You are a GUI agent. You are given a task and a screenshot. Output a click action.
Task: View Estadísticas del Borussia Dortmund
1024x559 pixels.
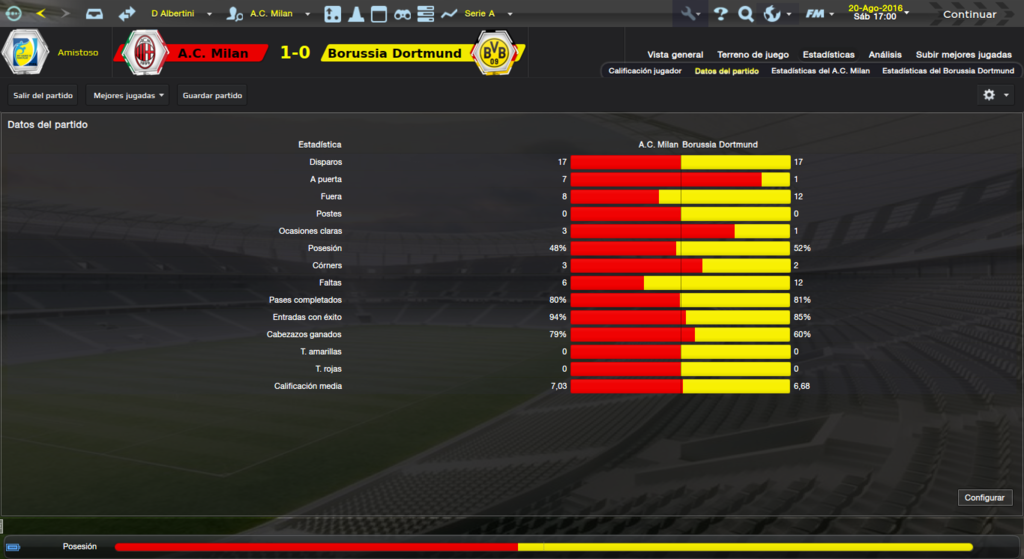click(x=948, y=71)
